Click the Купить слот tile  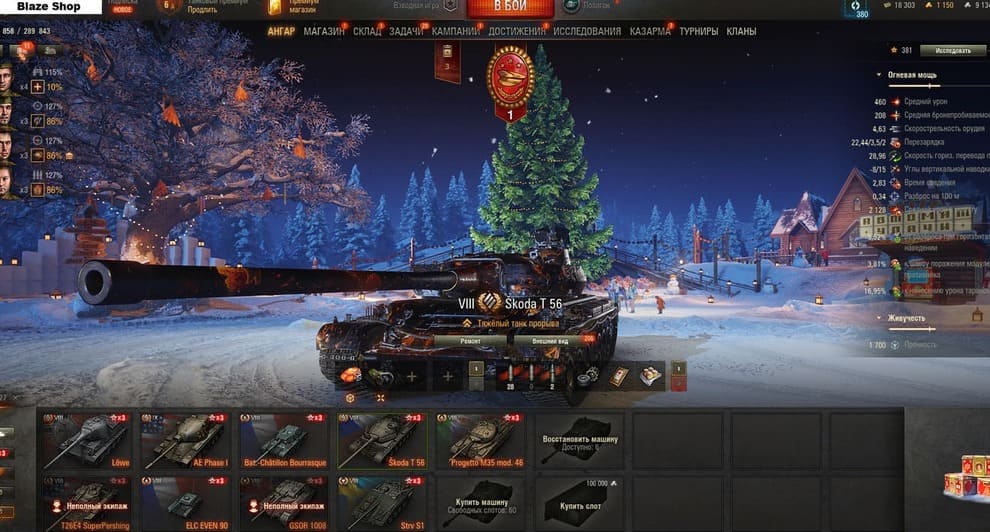(580, 503)
